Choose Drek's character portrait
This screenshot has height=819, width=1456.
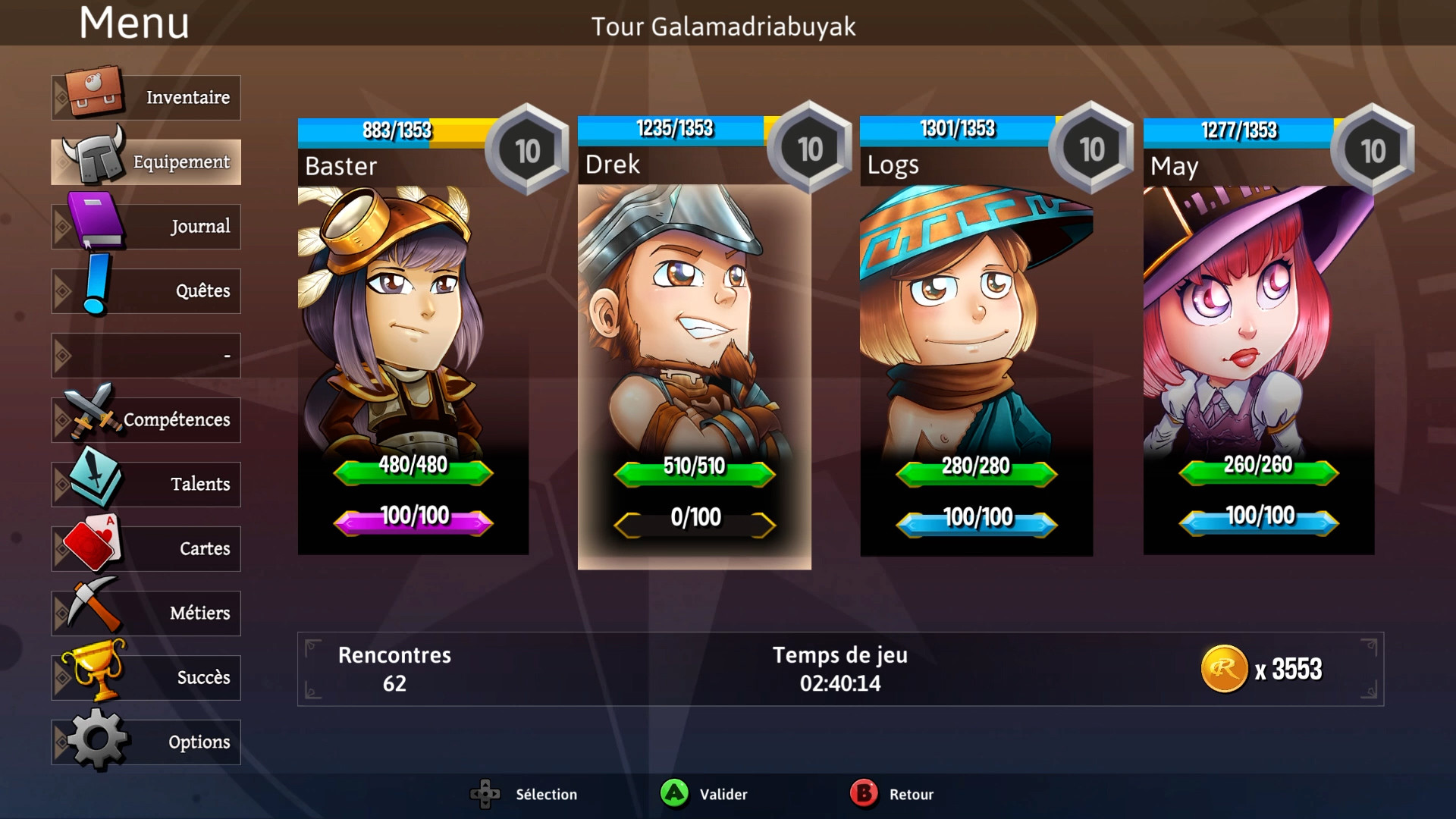tap(695, 334)
